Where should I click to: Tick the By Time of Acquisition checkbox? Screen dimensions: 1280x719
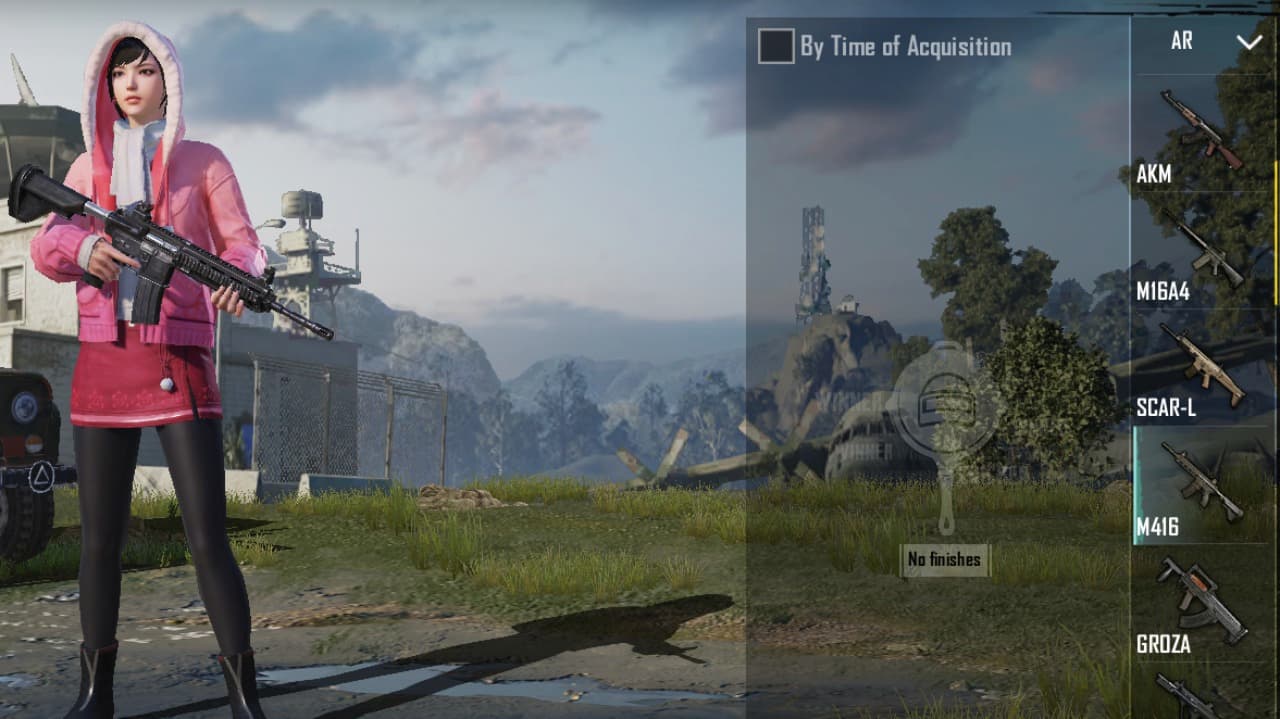point(776,47)
